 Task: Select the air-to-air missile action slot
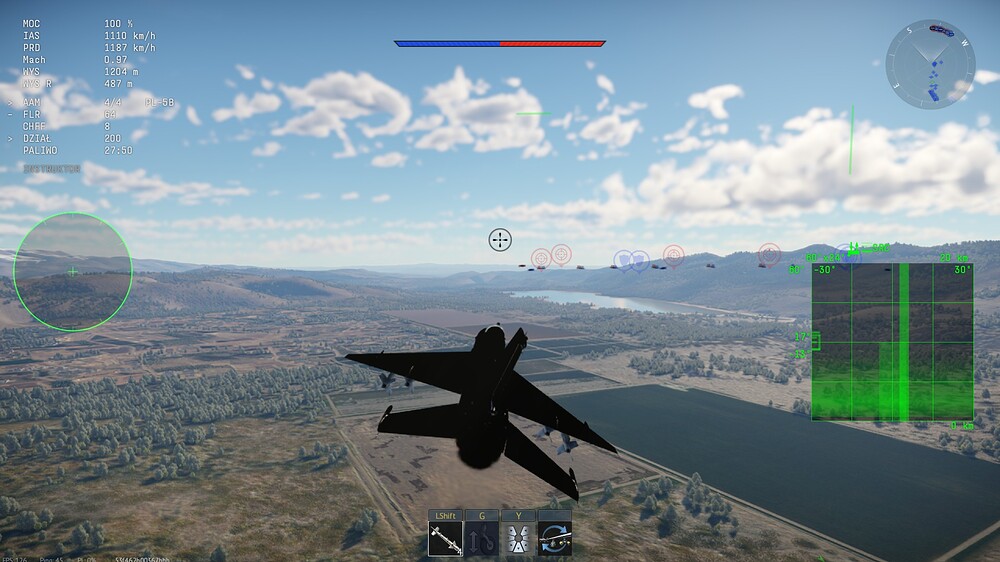pos(445,540)
